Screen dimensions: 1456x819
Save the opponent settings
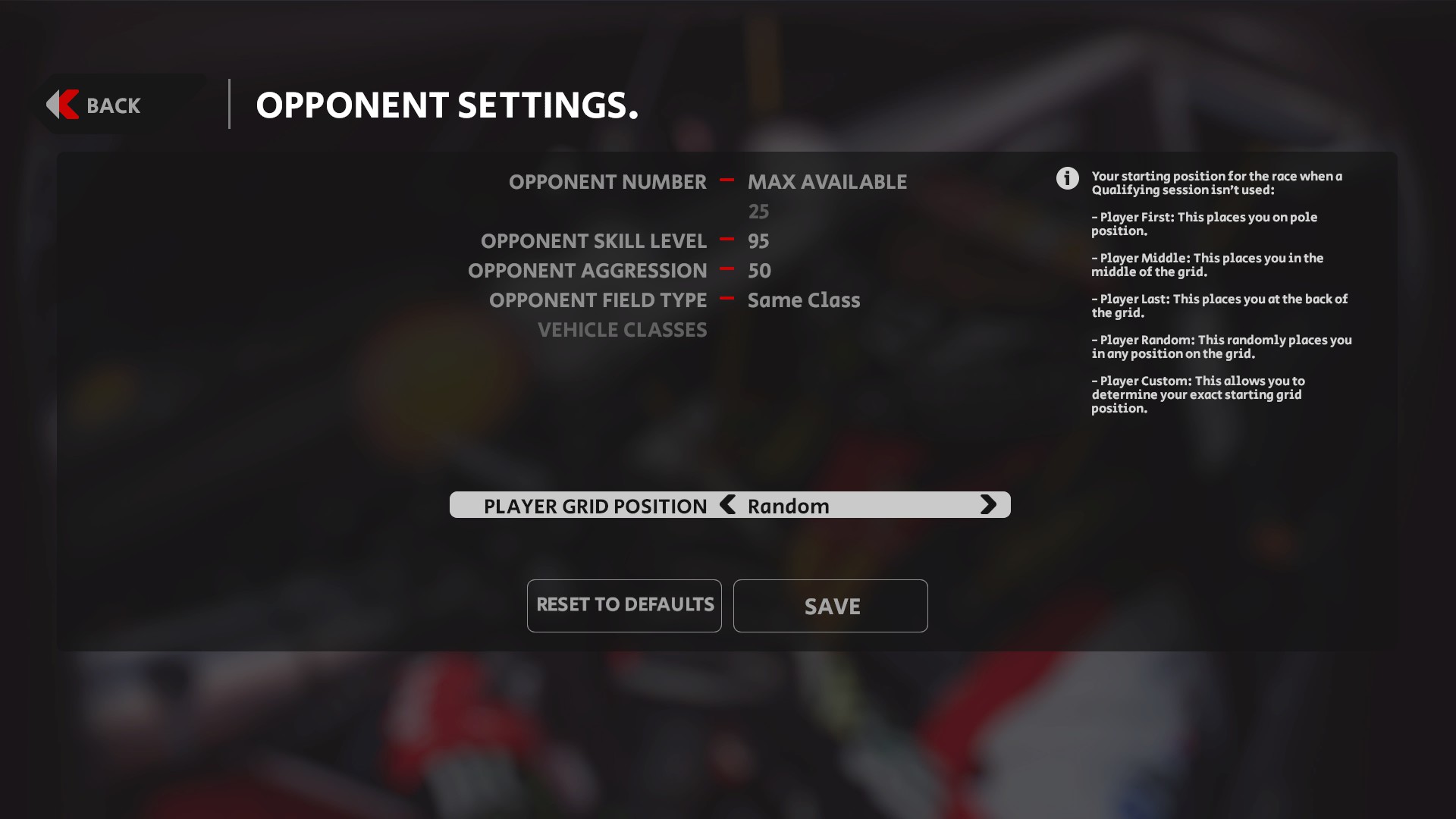click(x=830, y=606)
